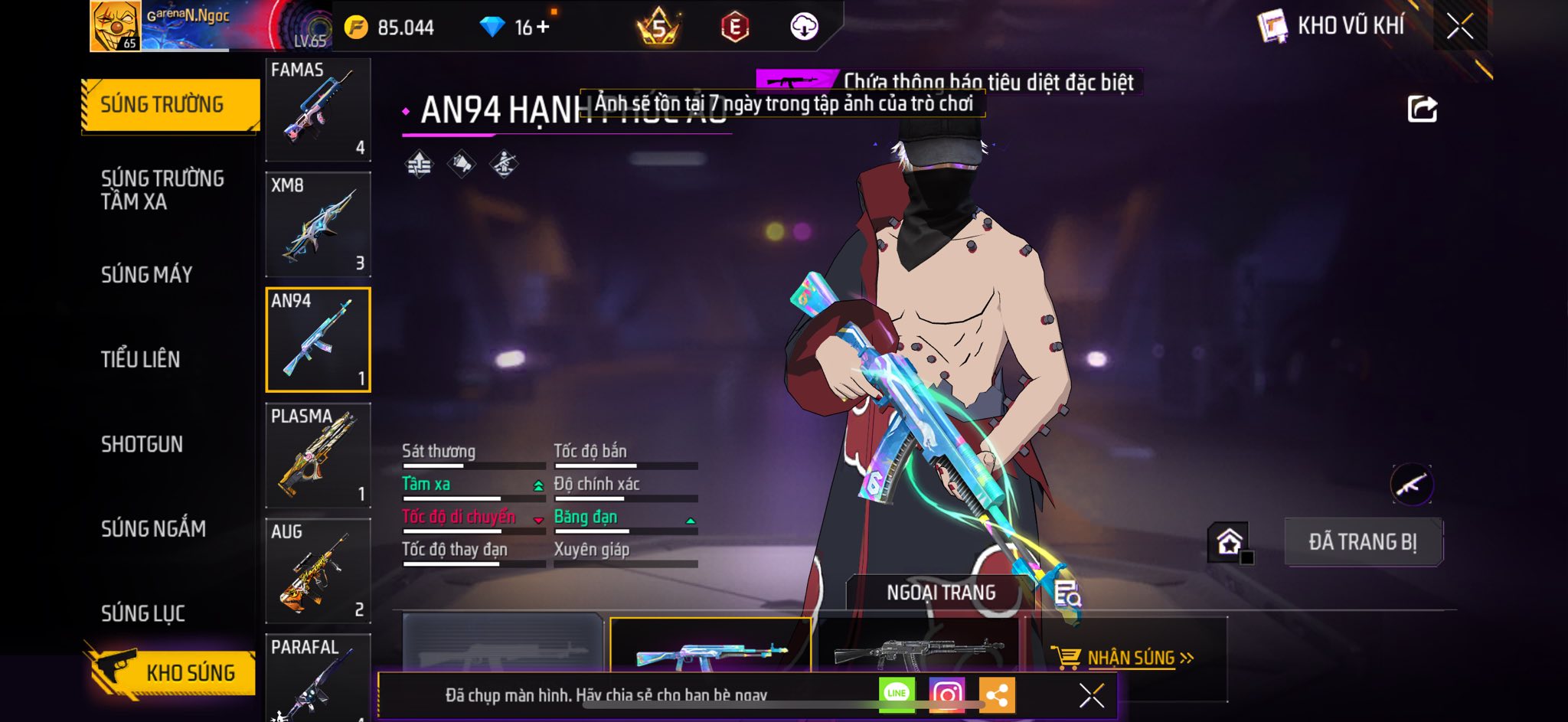This screenshot has height=722, width=1568.
Task: Choose the XM8 weapon tile
Action: point(318,224)
